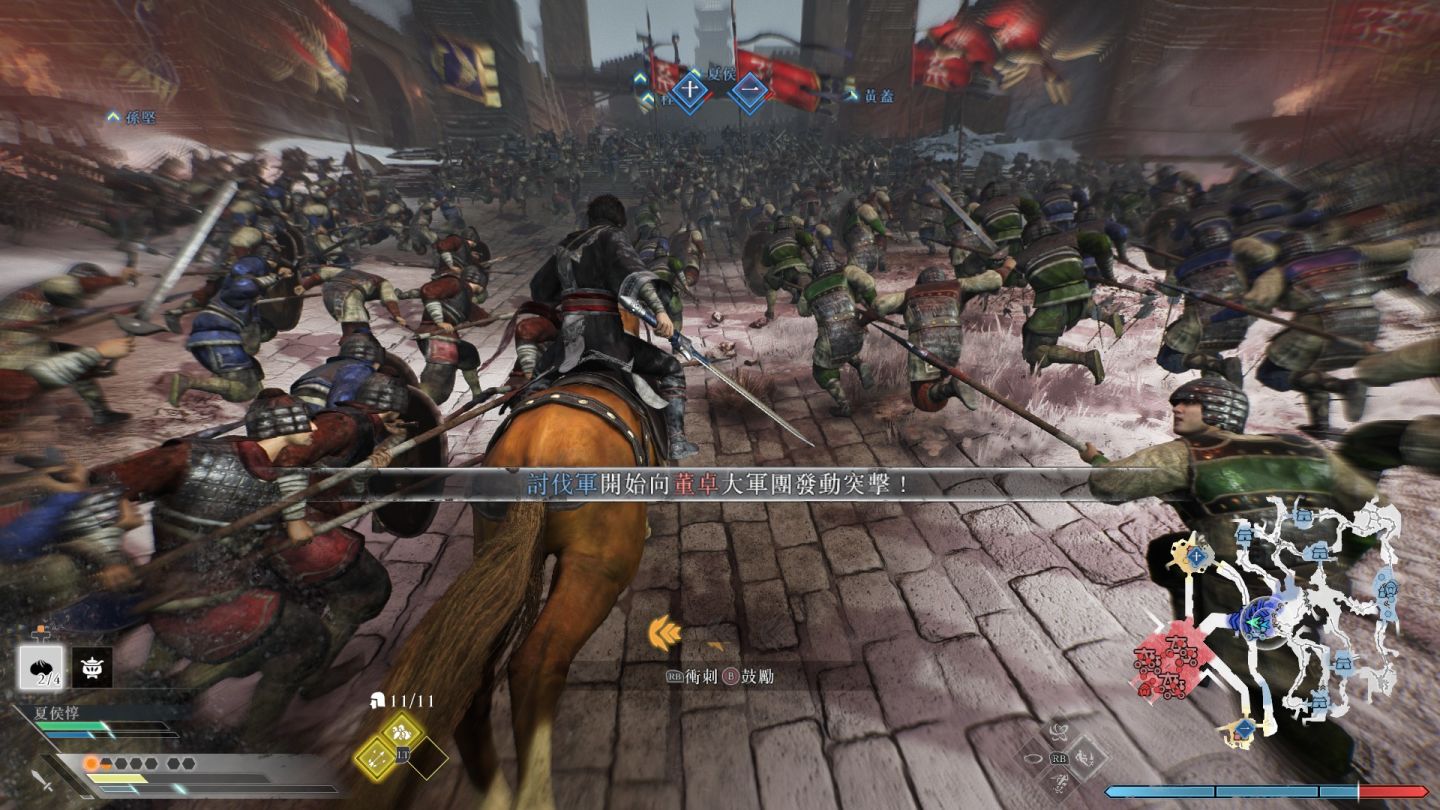This screenshot has height=810, width=1440.
Task: Choose the swirl skill atop the skill wheel
Action: (x=1060, y=732)
